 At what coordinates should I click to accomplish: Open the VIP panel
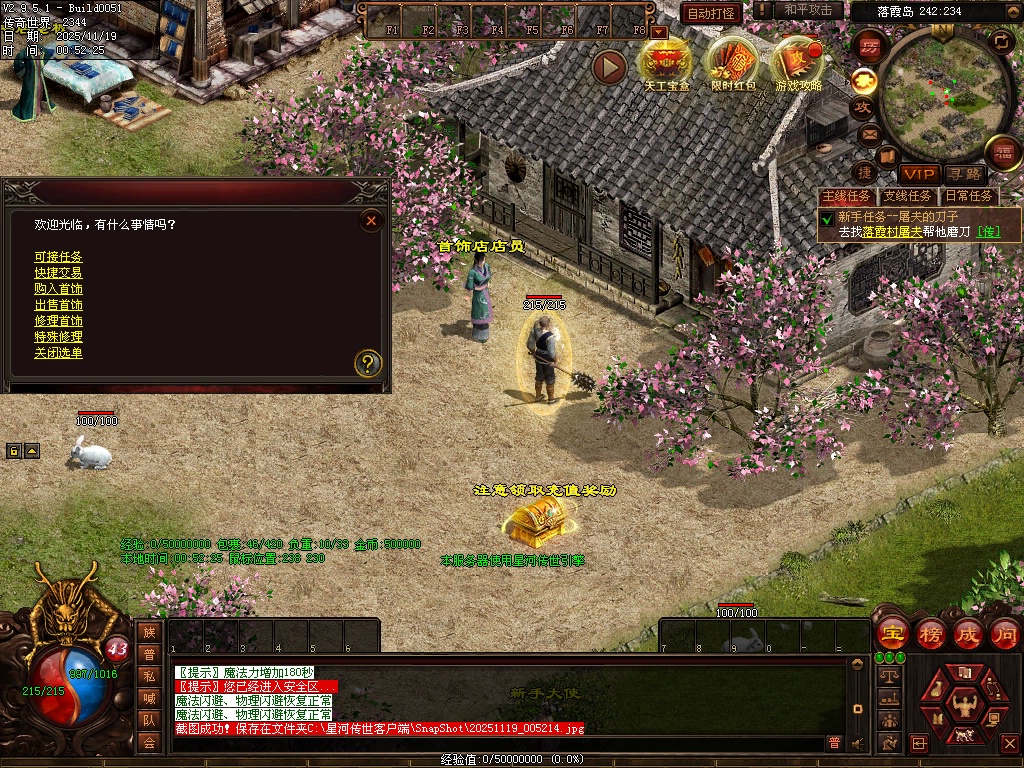918,174
